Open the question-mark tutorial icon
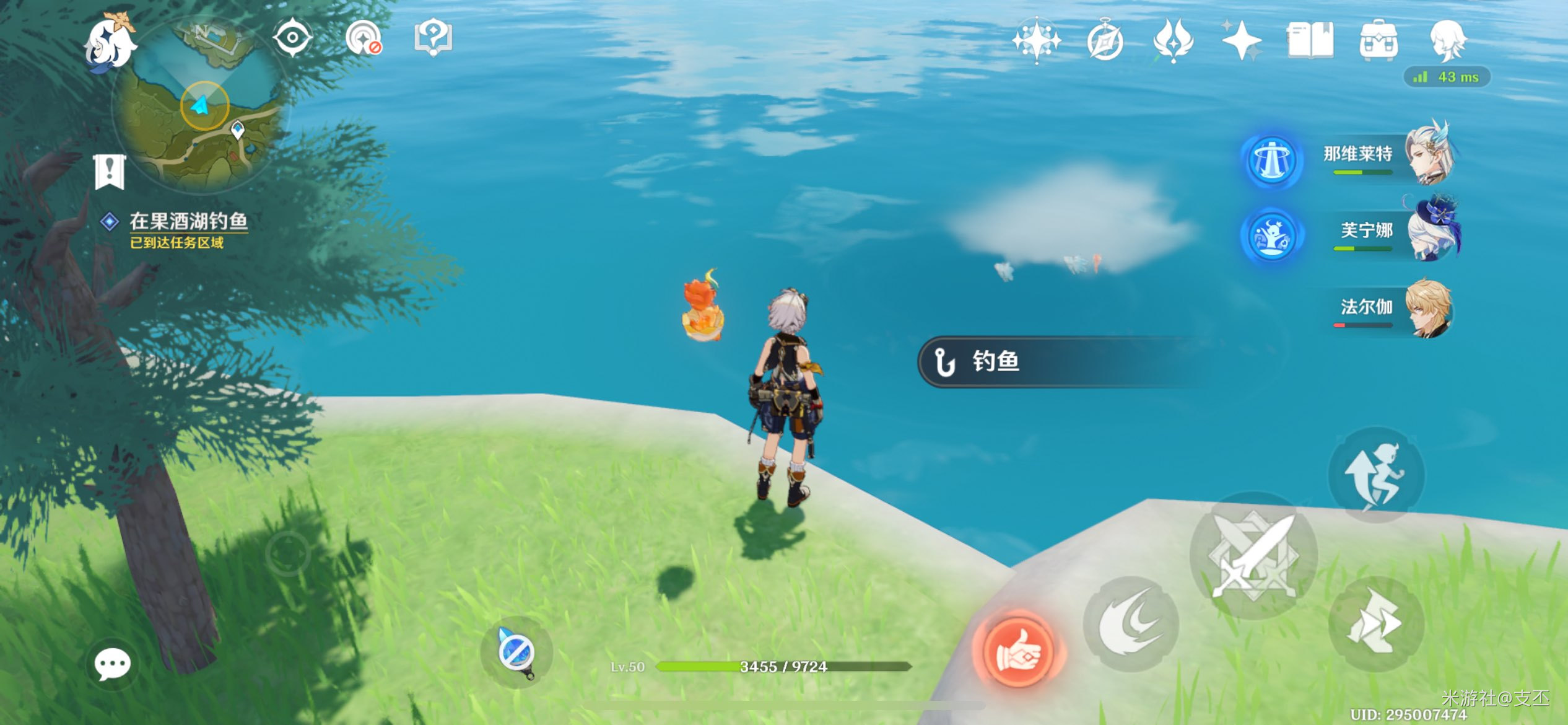 [433, 37]
